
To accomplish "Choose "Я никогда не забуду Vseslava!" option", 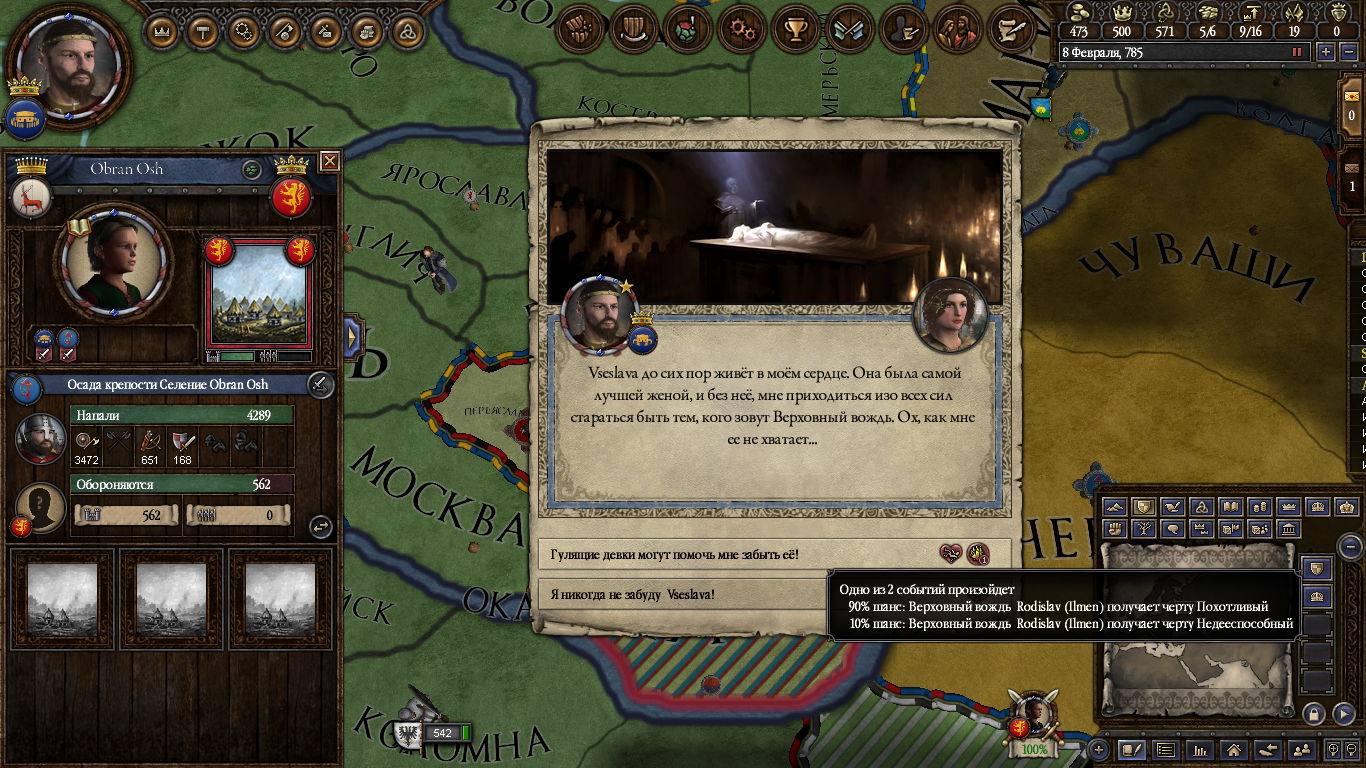I will coord(690,594).
